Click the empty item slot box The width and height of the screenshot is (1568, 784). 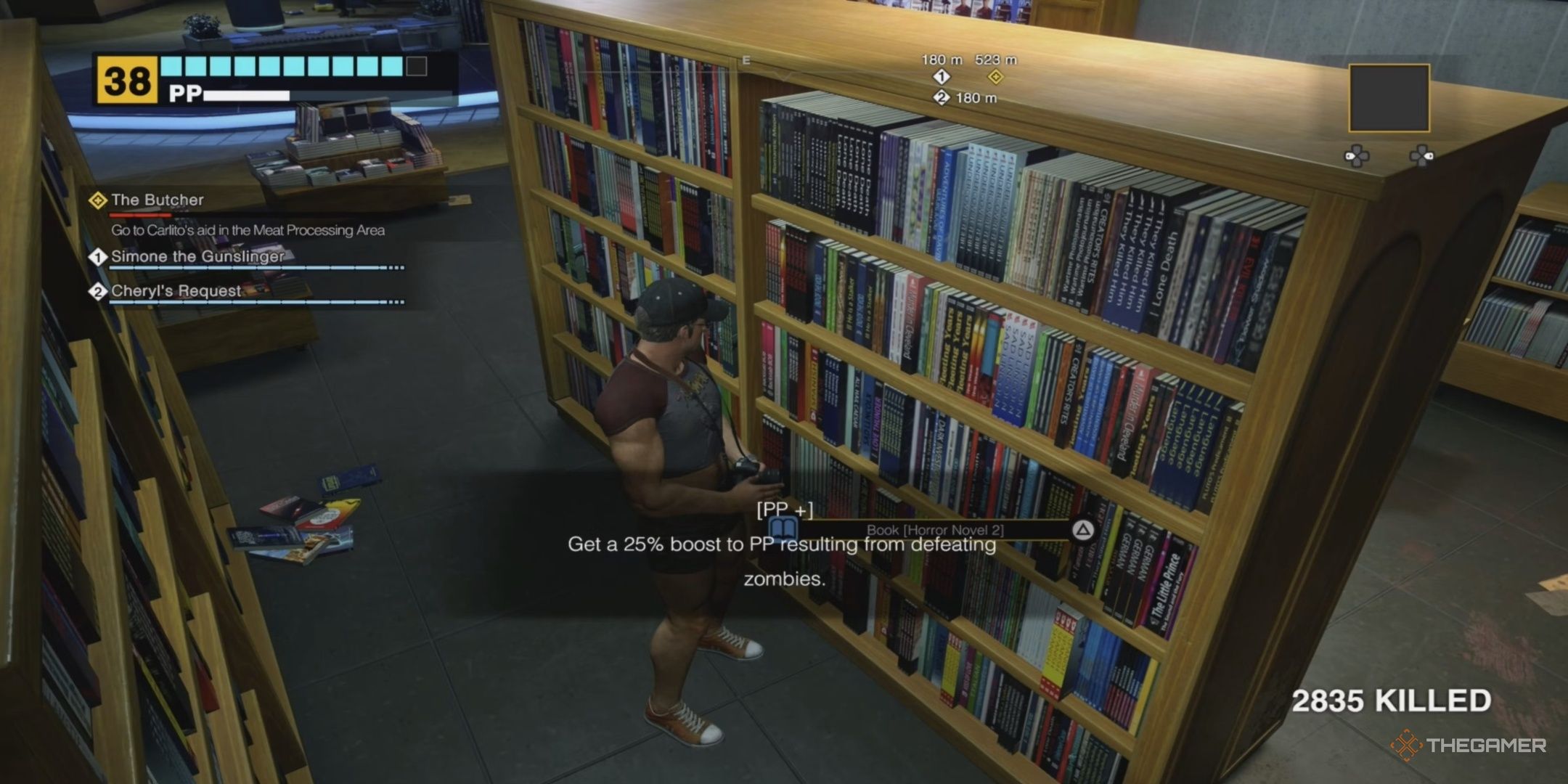coord(1389,98)
